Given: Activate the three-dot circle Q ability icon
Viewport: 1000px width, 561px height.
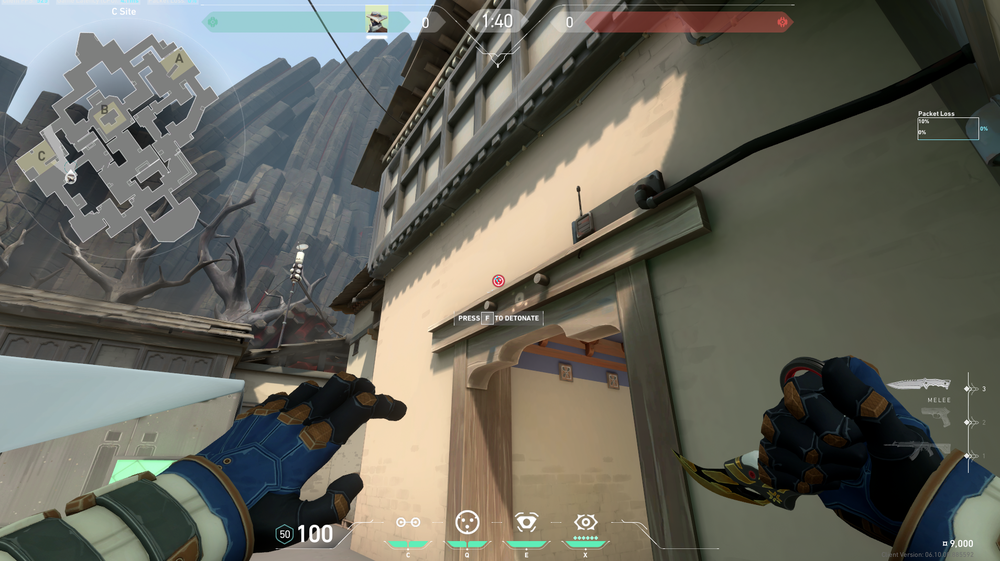Looking at the screenshot, I should click(467, 522).
